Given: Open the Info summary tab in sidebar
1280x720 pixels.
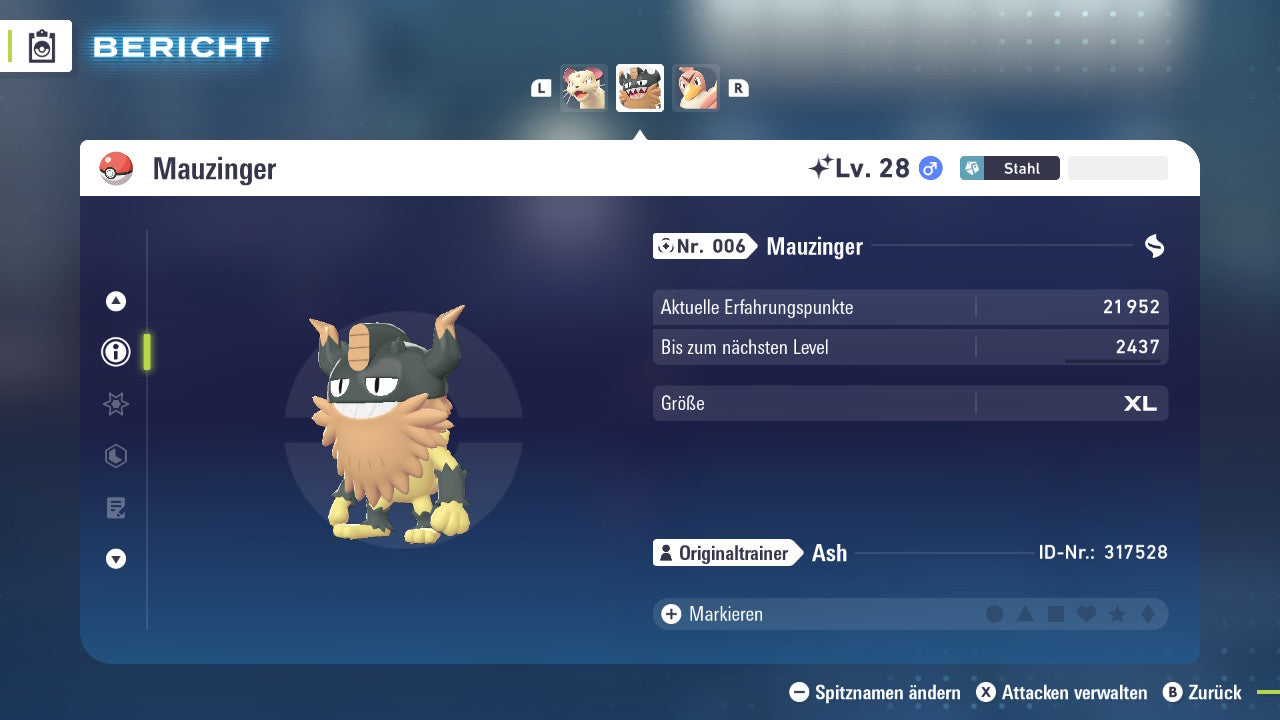Looking at the screenshot, I should [x=115, y=352].
